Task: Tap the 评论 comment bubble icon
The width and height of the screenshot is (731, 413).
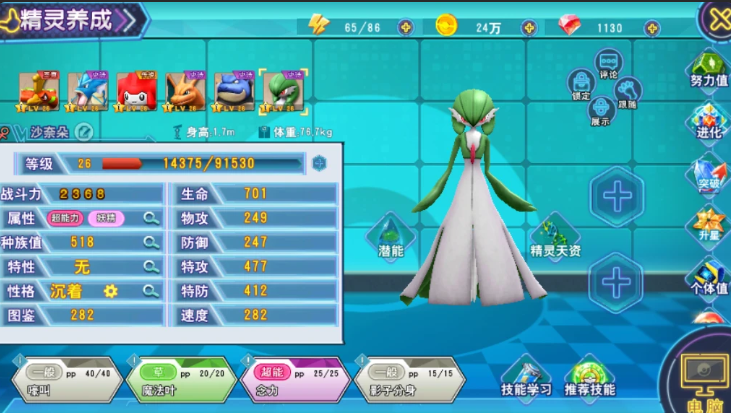Action: (x=607, y=66)
